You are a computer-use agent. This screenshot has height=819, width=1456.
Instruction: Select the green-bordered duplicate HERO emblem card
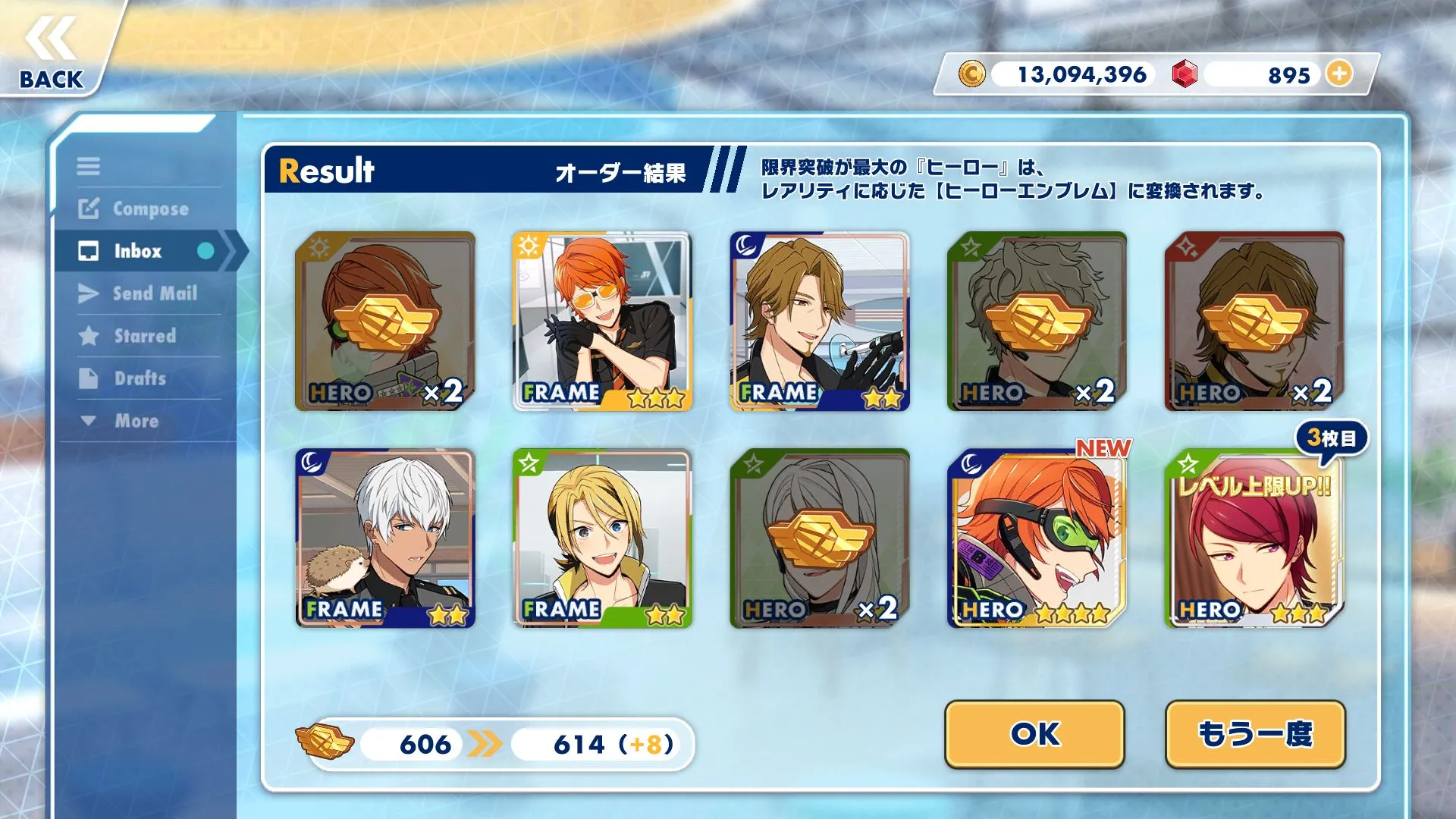[x=1037, y=321]
